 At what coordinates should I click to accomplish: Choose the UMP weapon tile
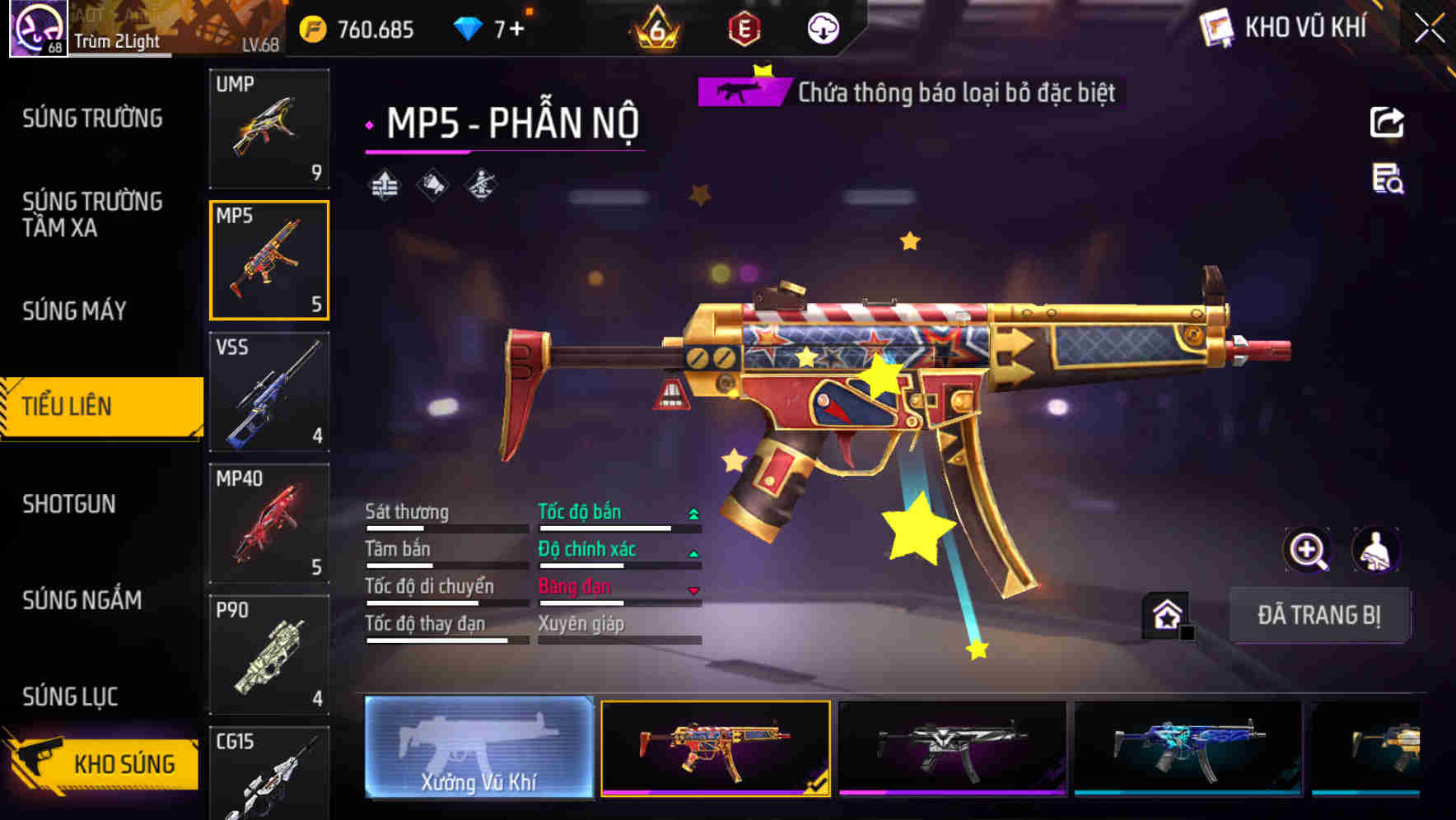269,128
